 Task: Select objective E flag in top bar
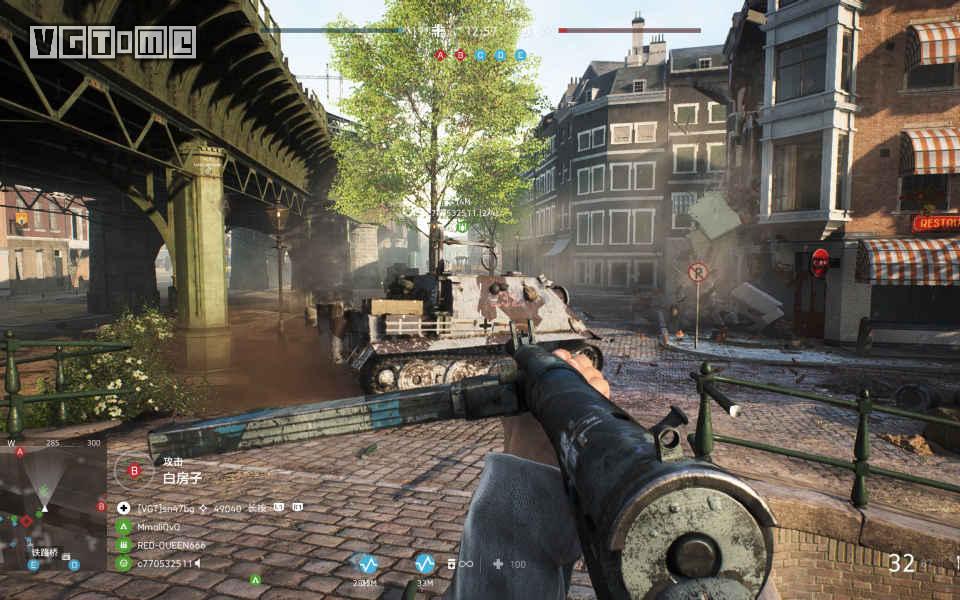coord(520,55)
